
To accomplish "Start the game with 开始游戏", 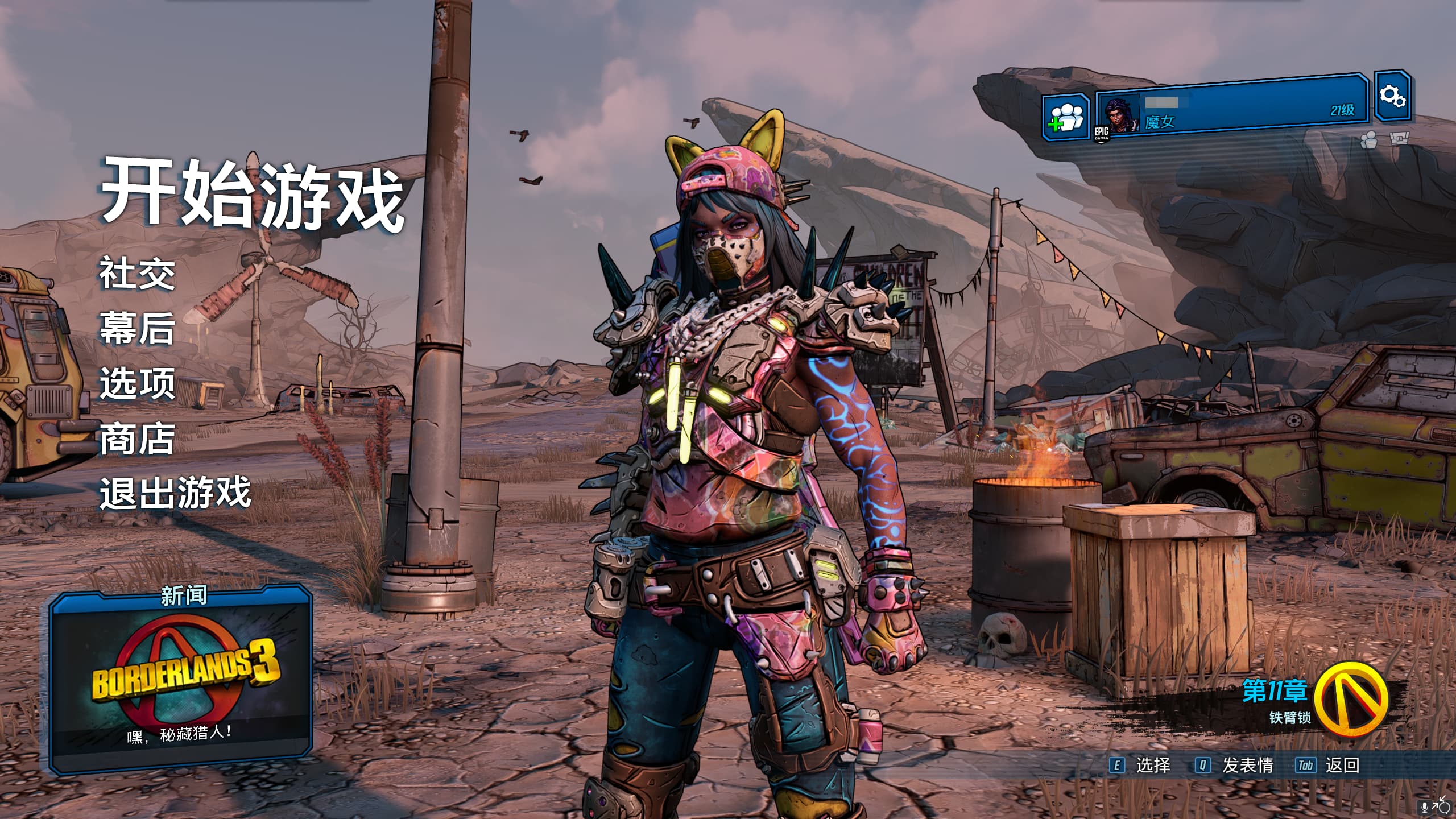I will (252, 194).
